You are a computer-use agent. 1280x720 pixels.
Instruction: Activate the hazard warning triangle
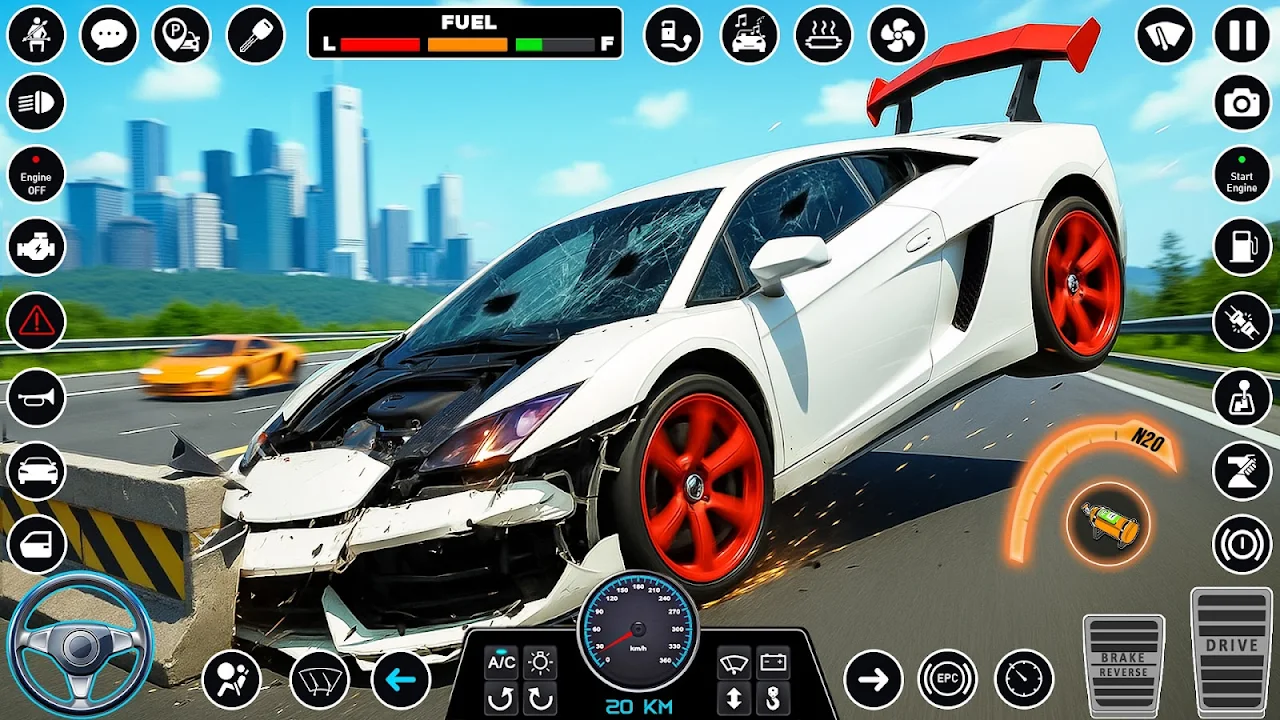point(36,321)
